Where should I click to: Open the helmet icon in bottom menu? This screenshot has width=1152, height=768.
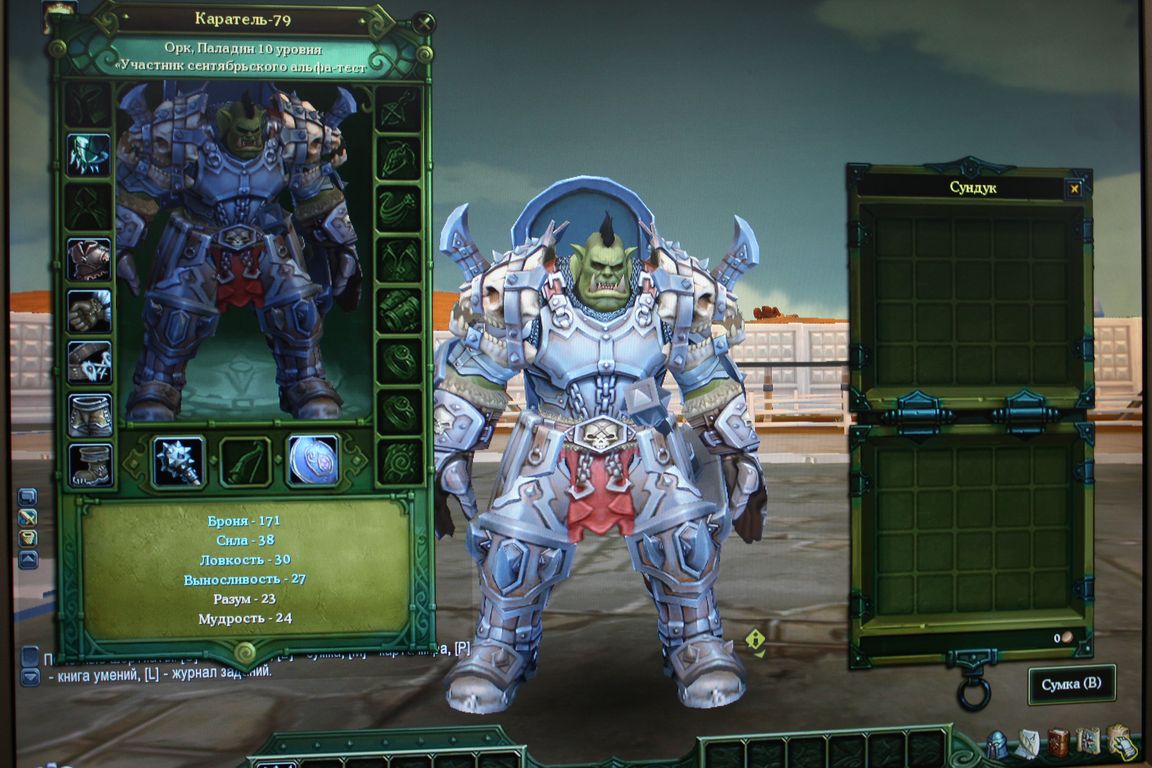pyautogui.click(x=997, y=744)
